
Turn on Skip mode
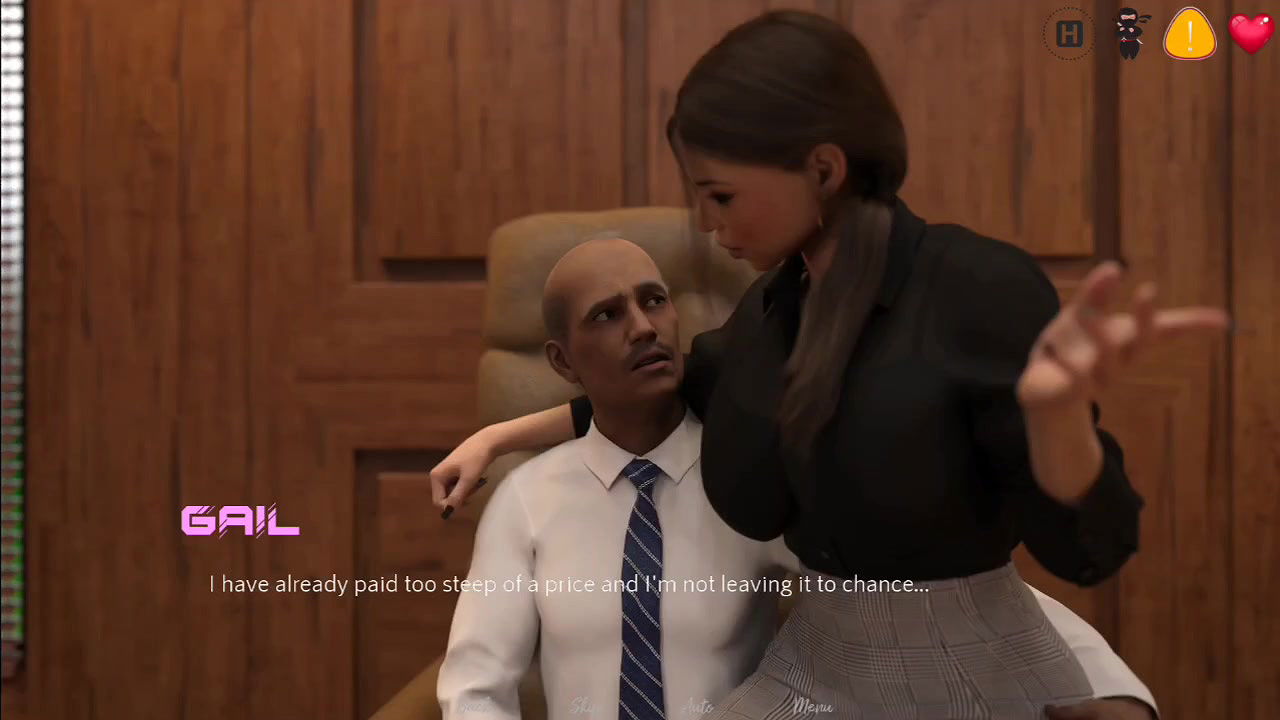click(x=580, y=705)
